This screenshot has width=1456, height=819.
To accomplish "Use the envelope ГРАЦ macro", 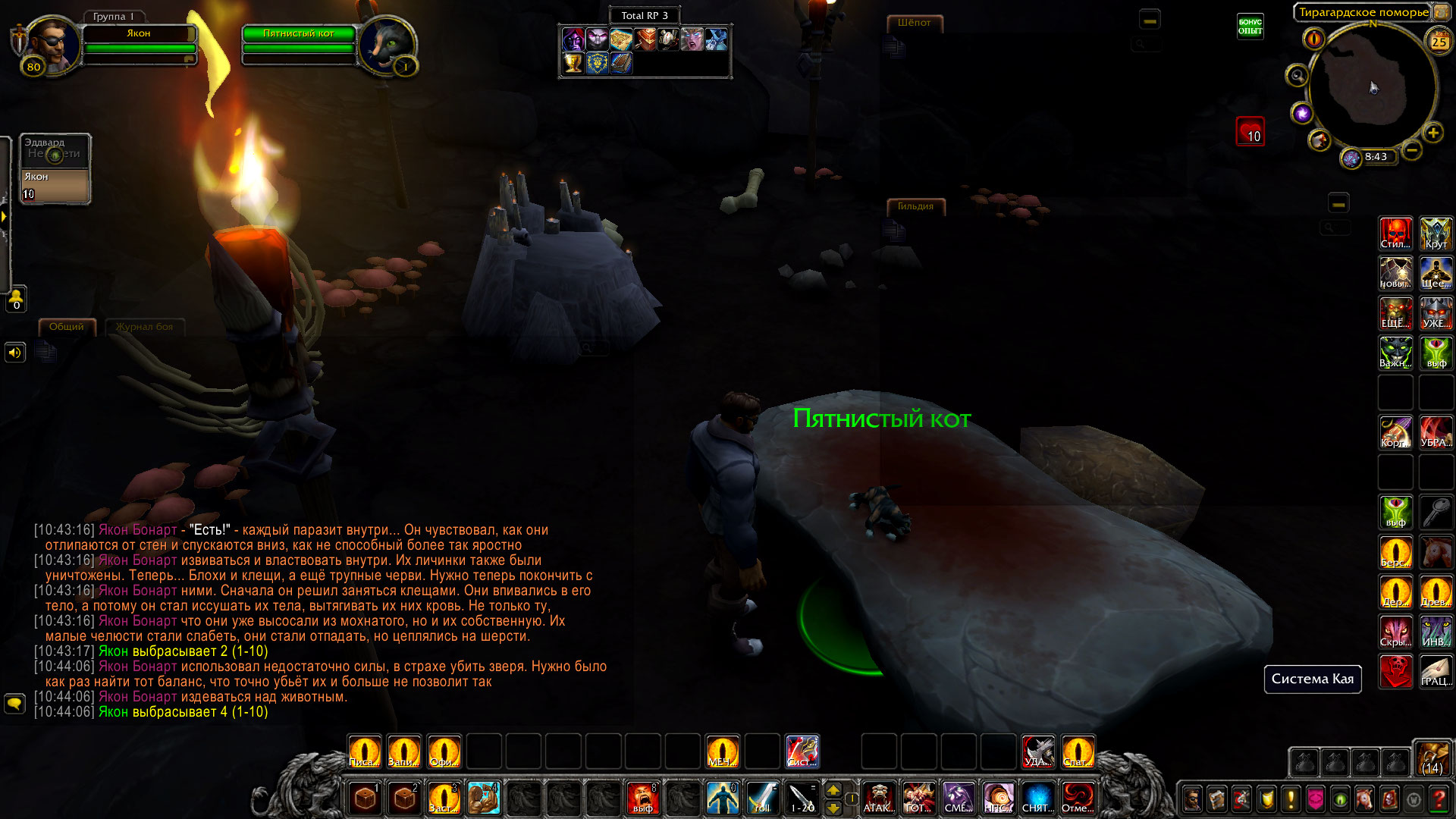I will [1436, 672].
